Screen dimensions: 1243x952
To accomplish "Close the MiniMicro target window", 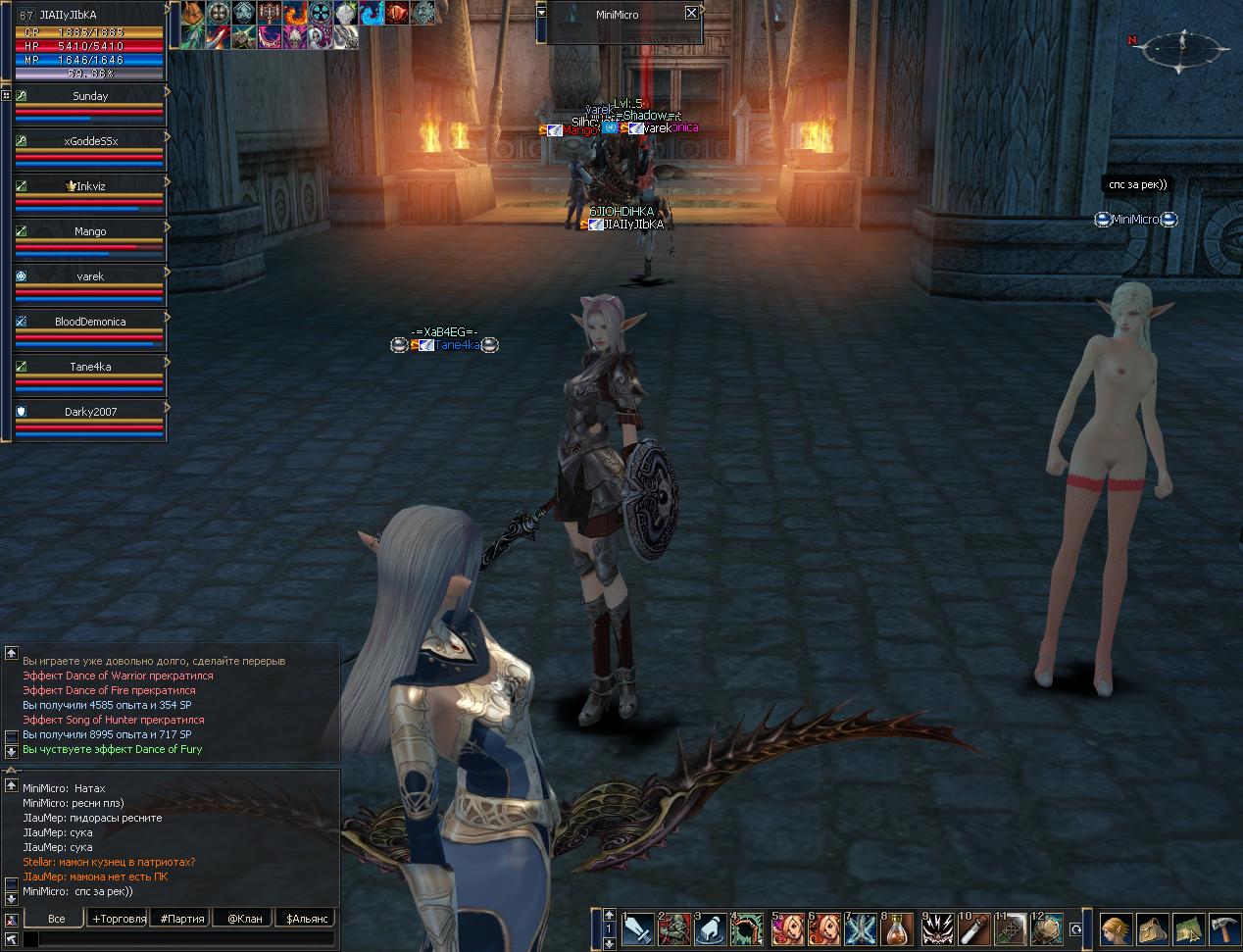I will pyautogui.click(x=691, y=13).
